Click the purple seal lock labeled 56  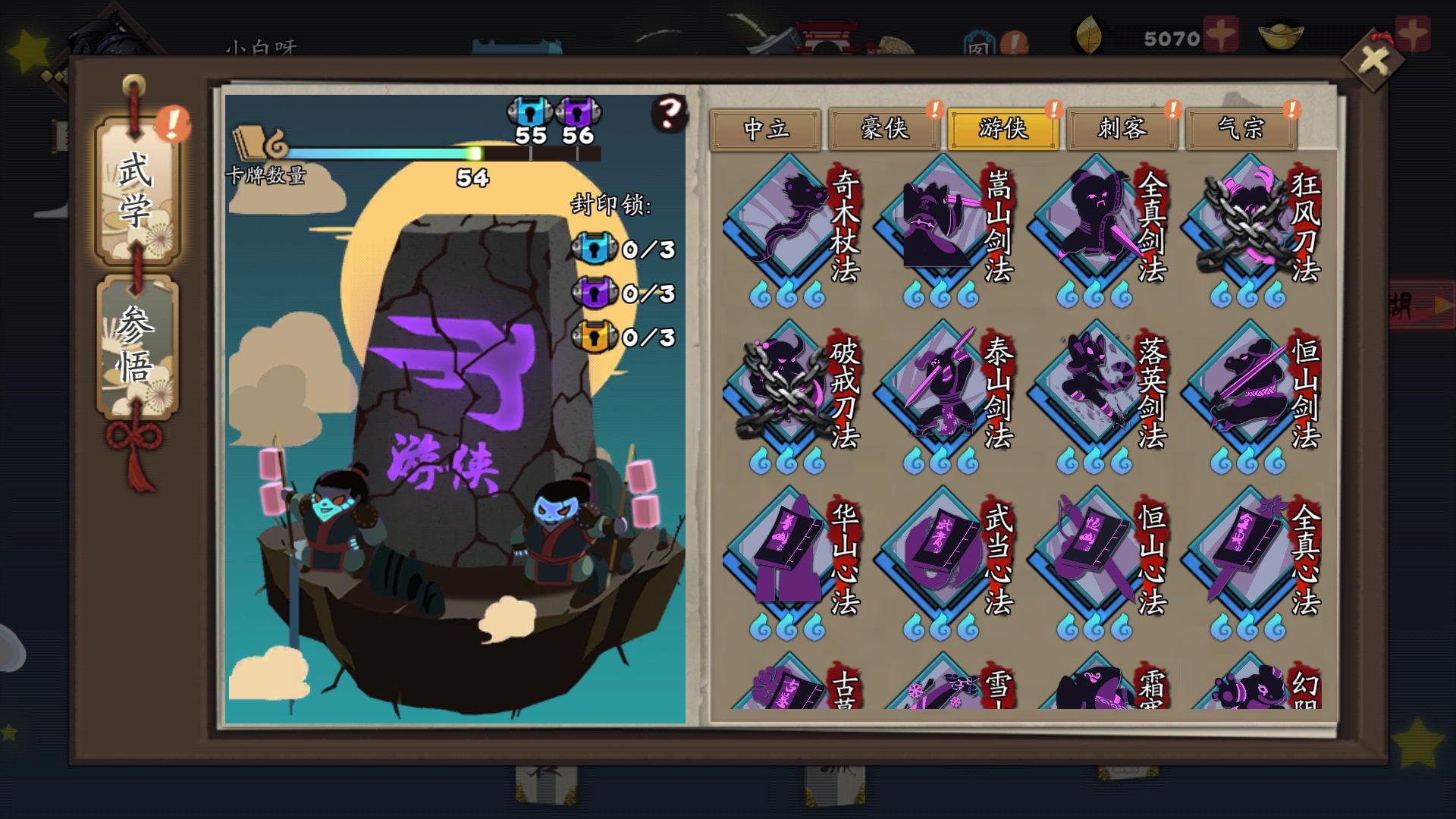coord(579,112)
